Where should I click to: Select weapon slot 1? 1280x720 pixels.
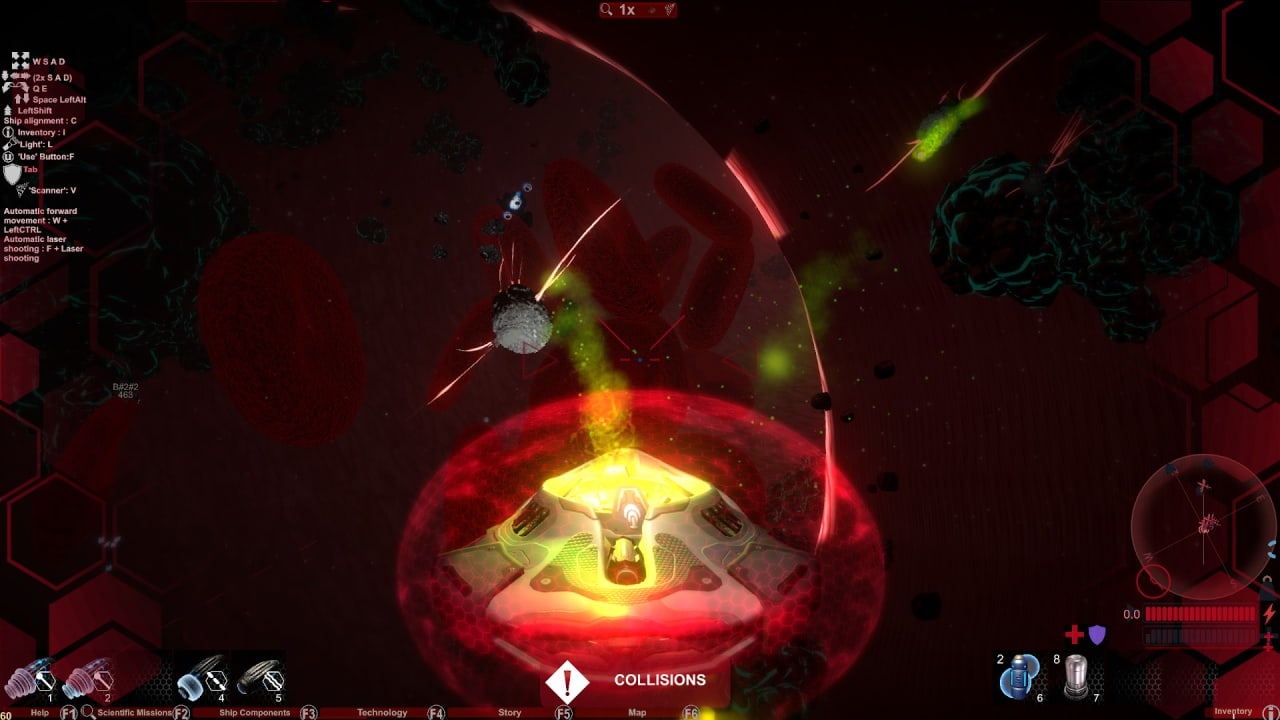29,680
